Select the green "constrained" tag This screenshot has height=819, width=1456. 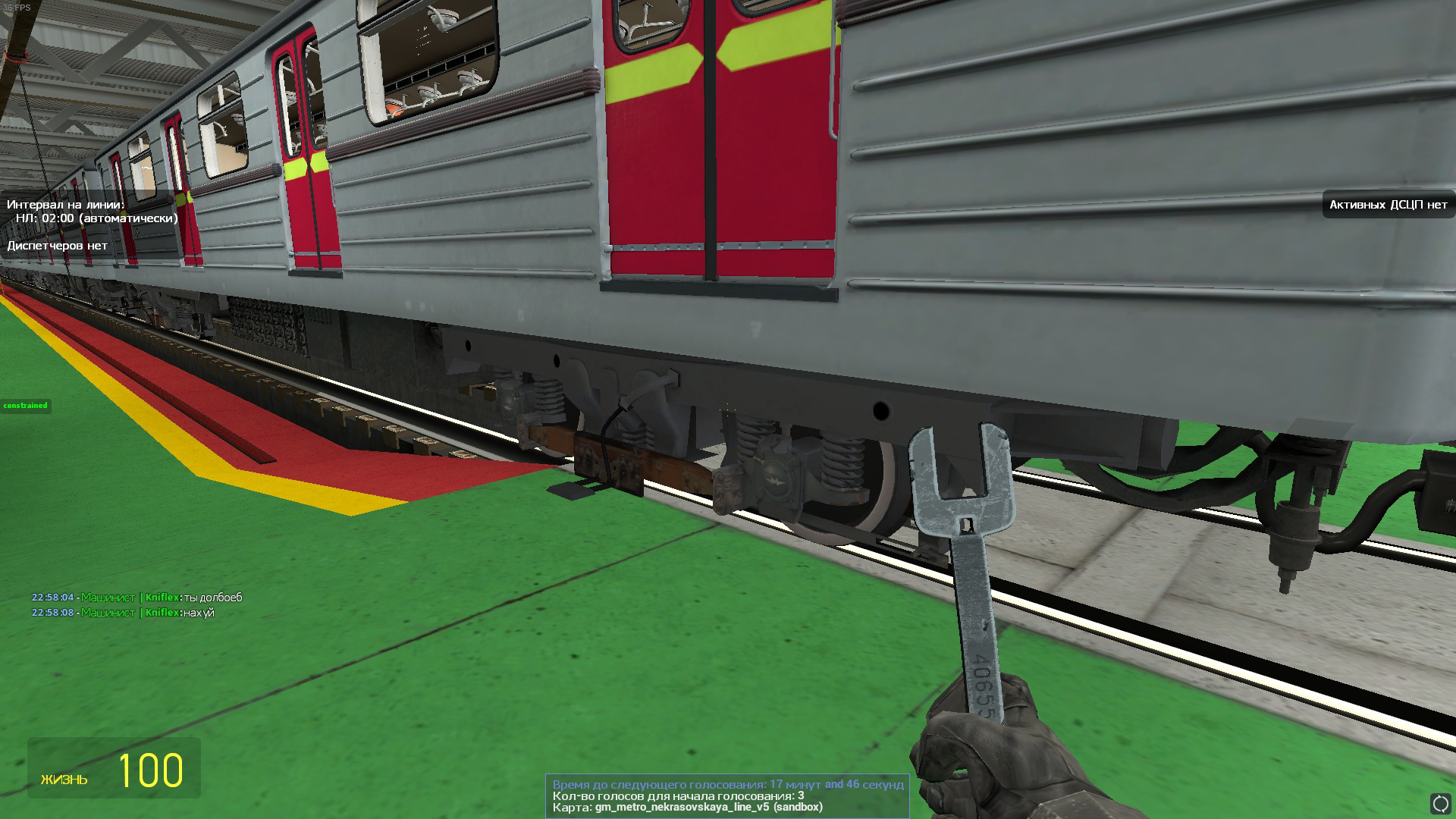25,406
